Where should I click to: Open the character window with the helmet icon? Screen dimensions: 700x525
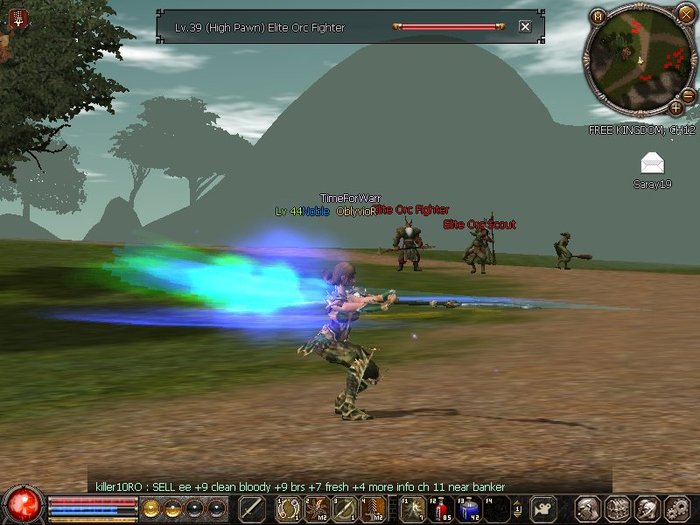click(x=589, y=509)
